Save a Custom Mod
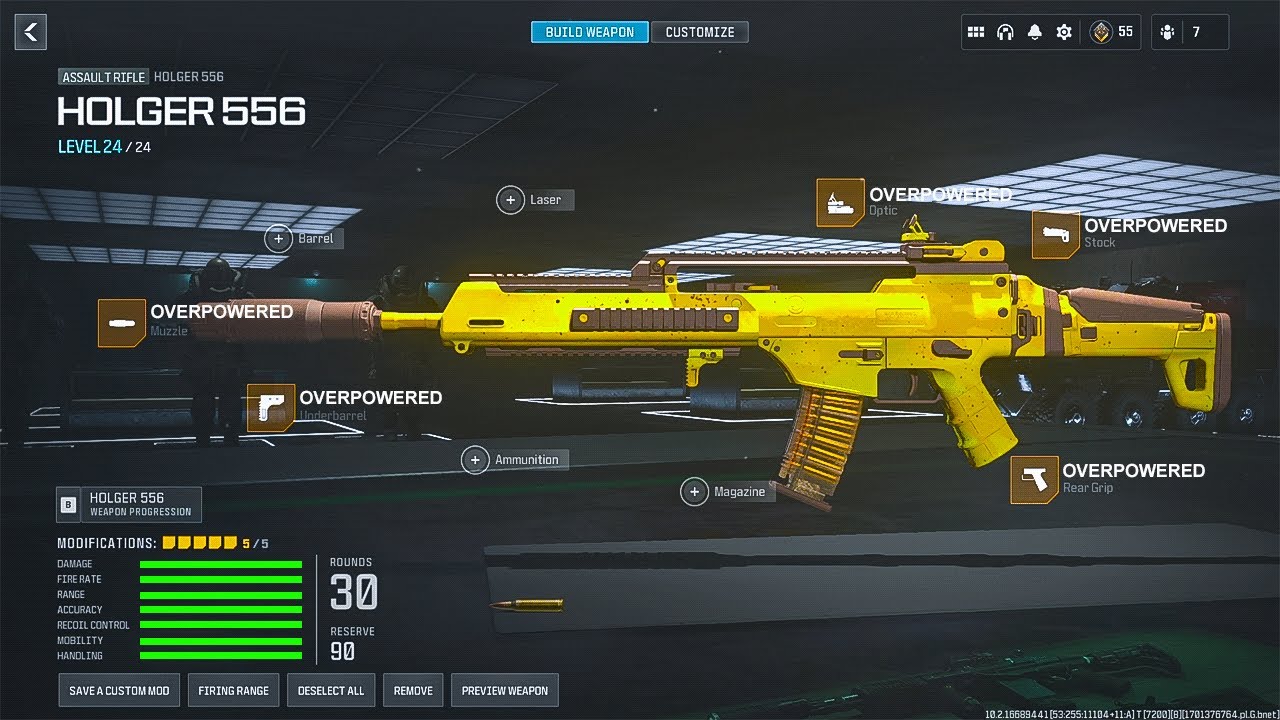Image resolution: width=1280 pixels, height=720 pixels. pos(119,691)
